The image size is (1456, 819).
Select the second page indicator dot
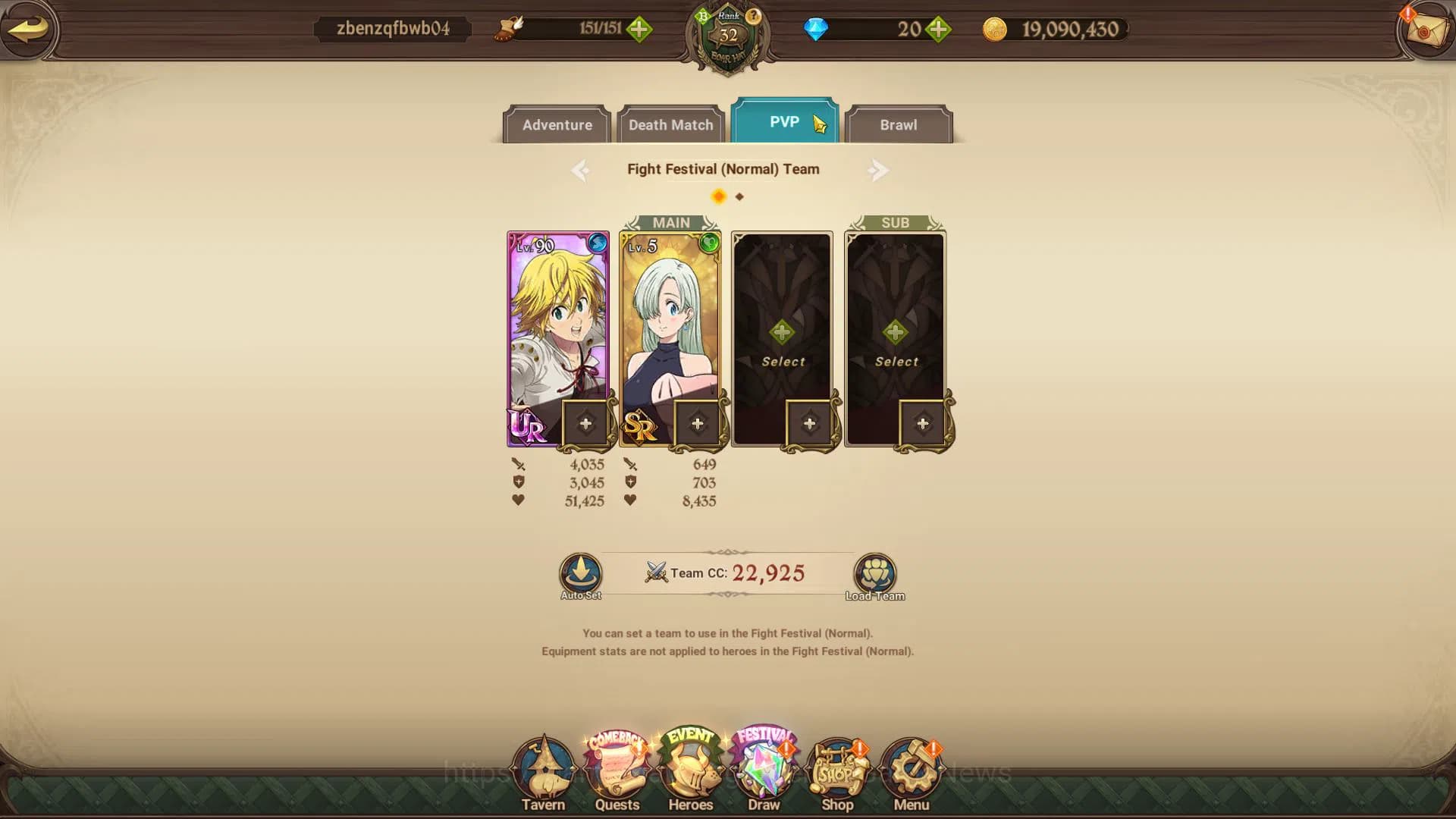(740, 196)
